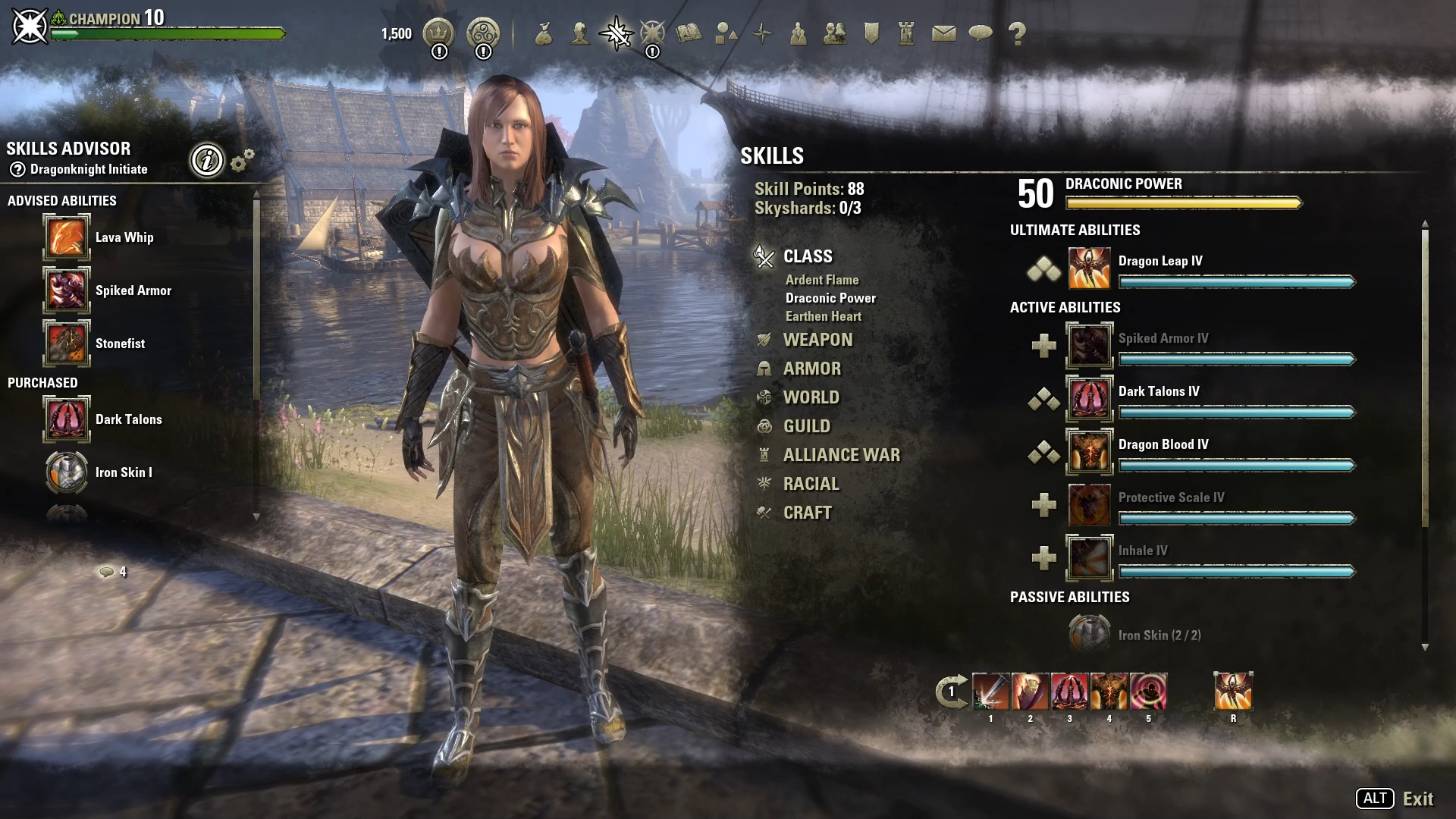Choose the Alliance War skill category
This screenshot has width=1456, height=819.
click(x=841, y=455)
